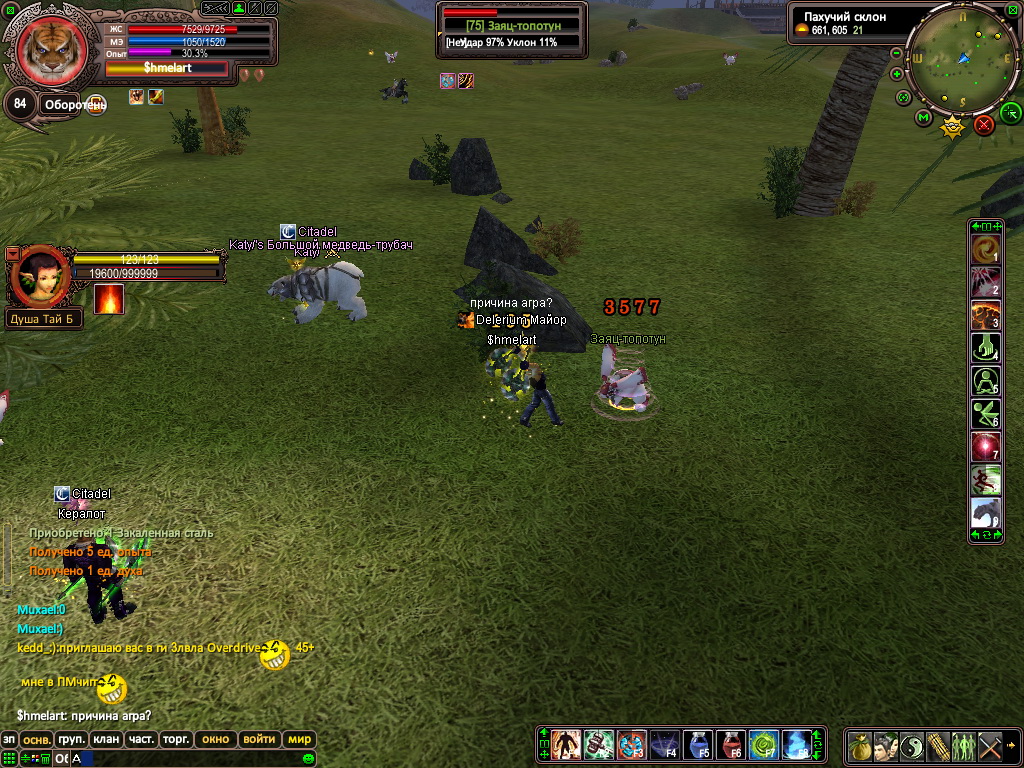The width and height of the screenshot is (1024, 768).
Task: Open the inventory bag icon
Action: click(x=860, y=746)
